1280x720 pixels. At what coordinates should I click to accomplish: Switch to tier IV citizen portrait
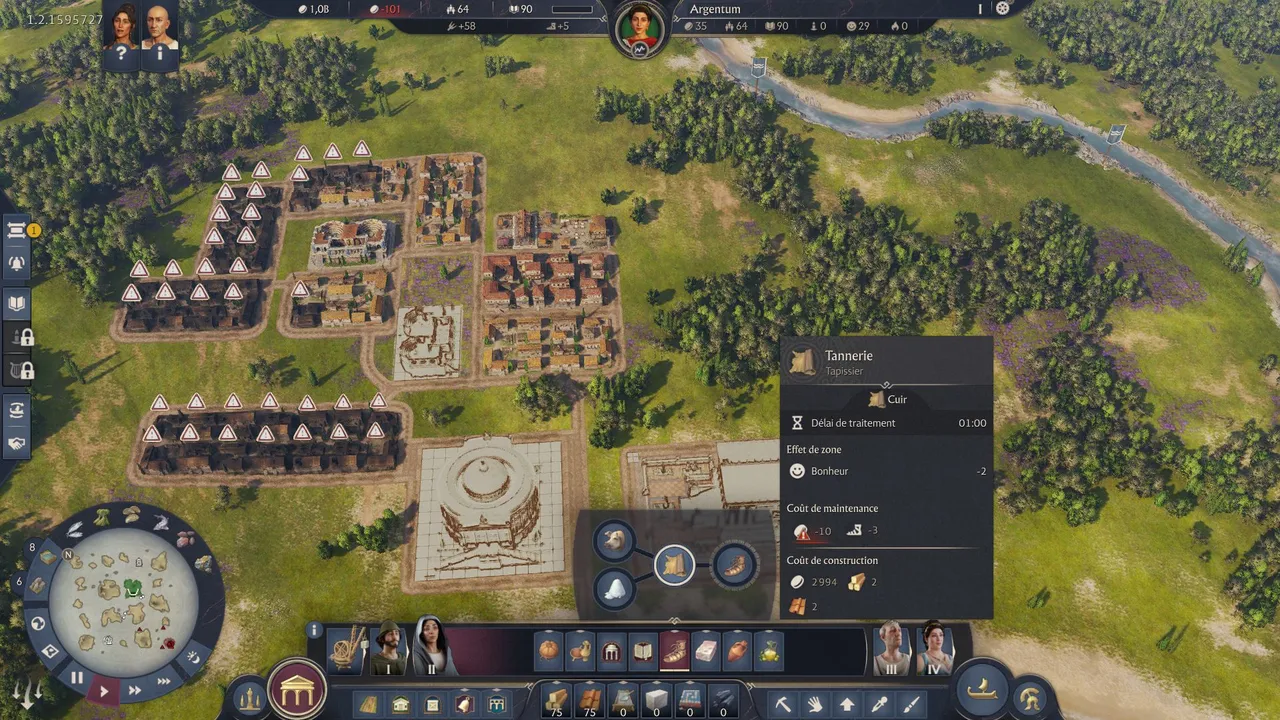(933, 648)
